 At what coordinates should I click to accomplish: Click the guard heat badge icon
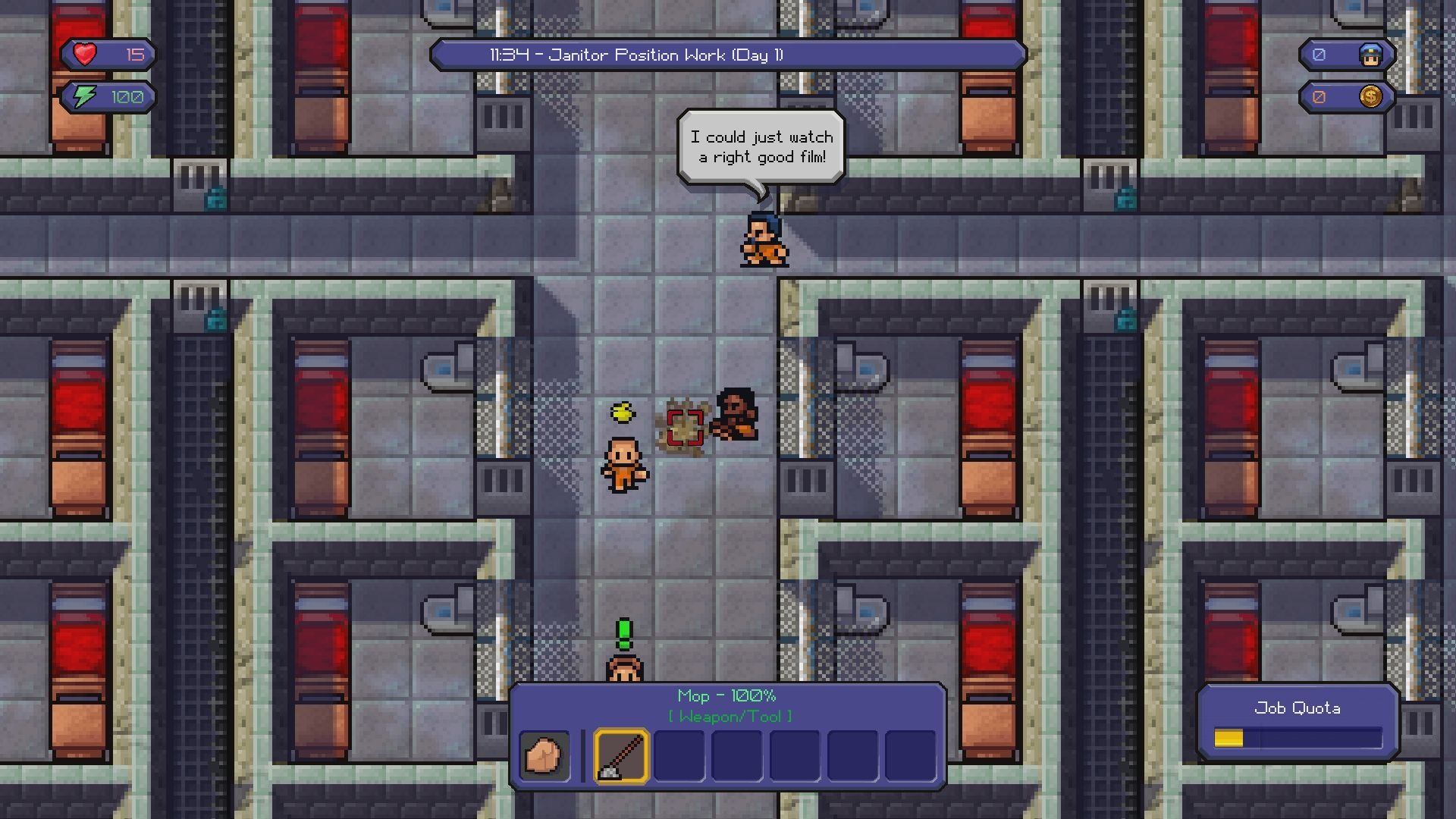(1373, 55)
